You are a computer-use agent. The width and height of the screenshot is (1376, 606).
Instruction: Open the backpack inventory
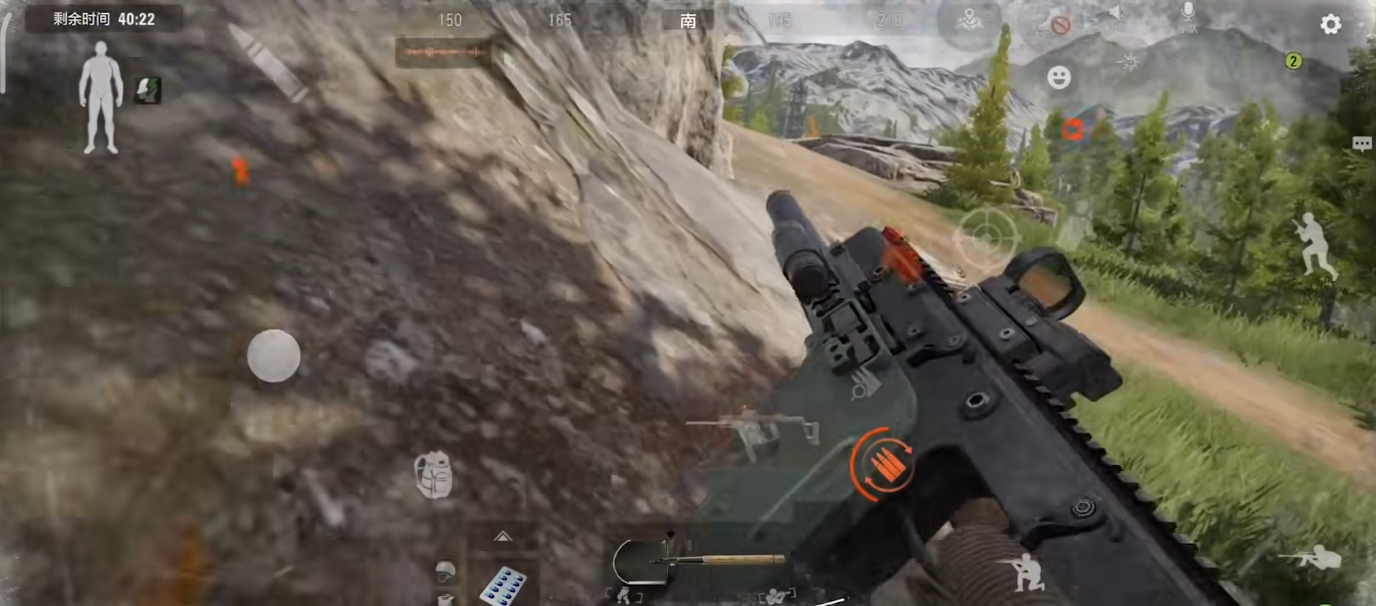[x=434, y=475]
